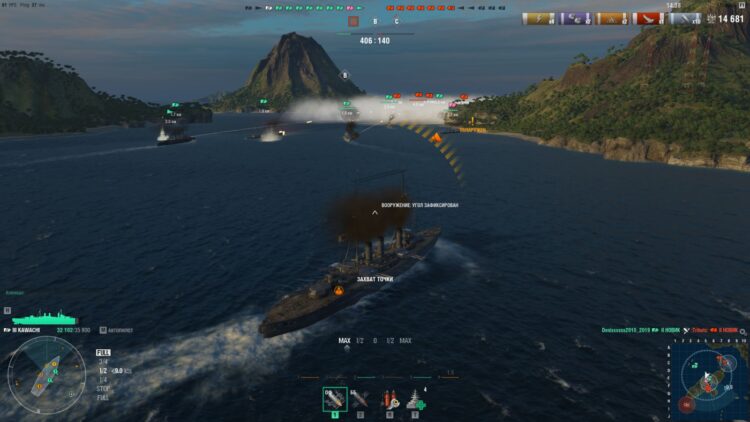
Task: Toggle the autopilot button
Action: coord(104,330)
